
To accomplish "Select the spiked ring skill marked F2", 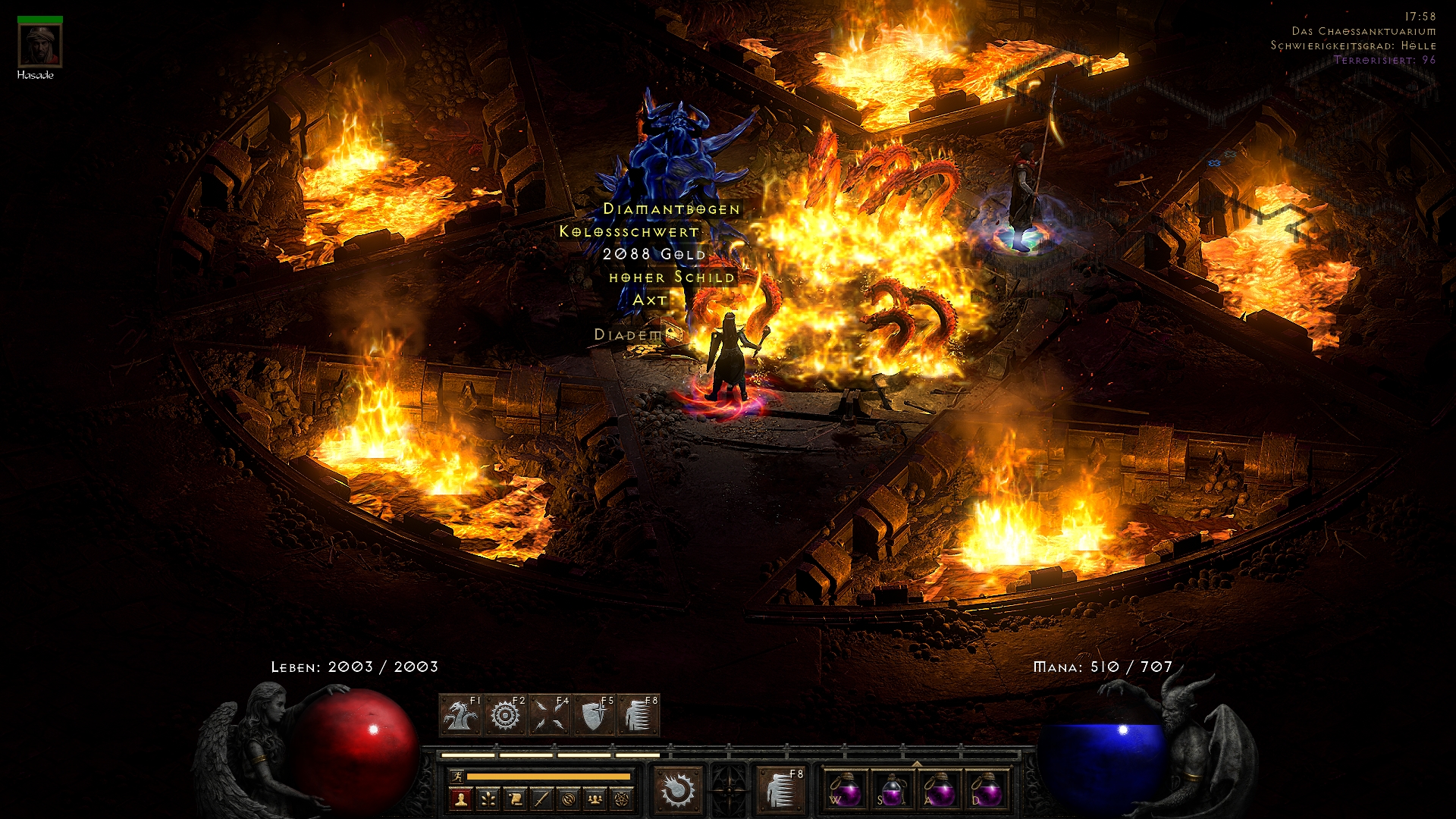I will (506, 715).
